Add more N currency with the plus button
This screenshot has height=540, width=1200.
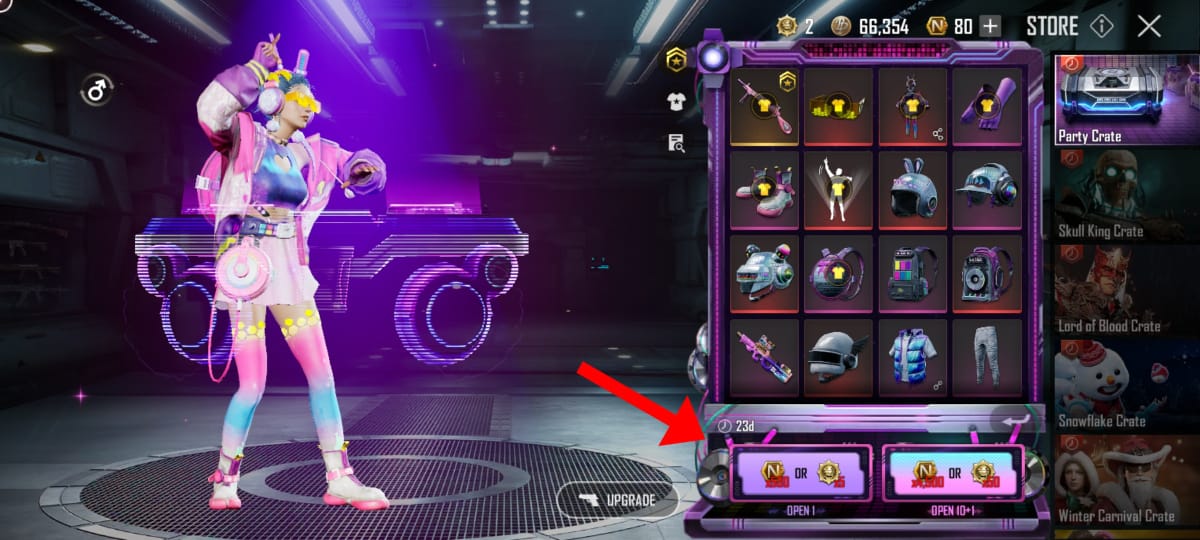pos(990,27)
